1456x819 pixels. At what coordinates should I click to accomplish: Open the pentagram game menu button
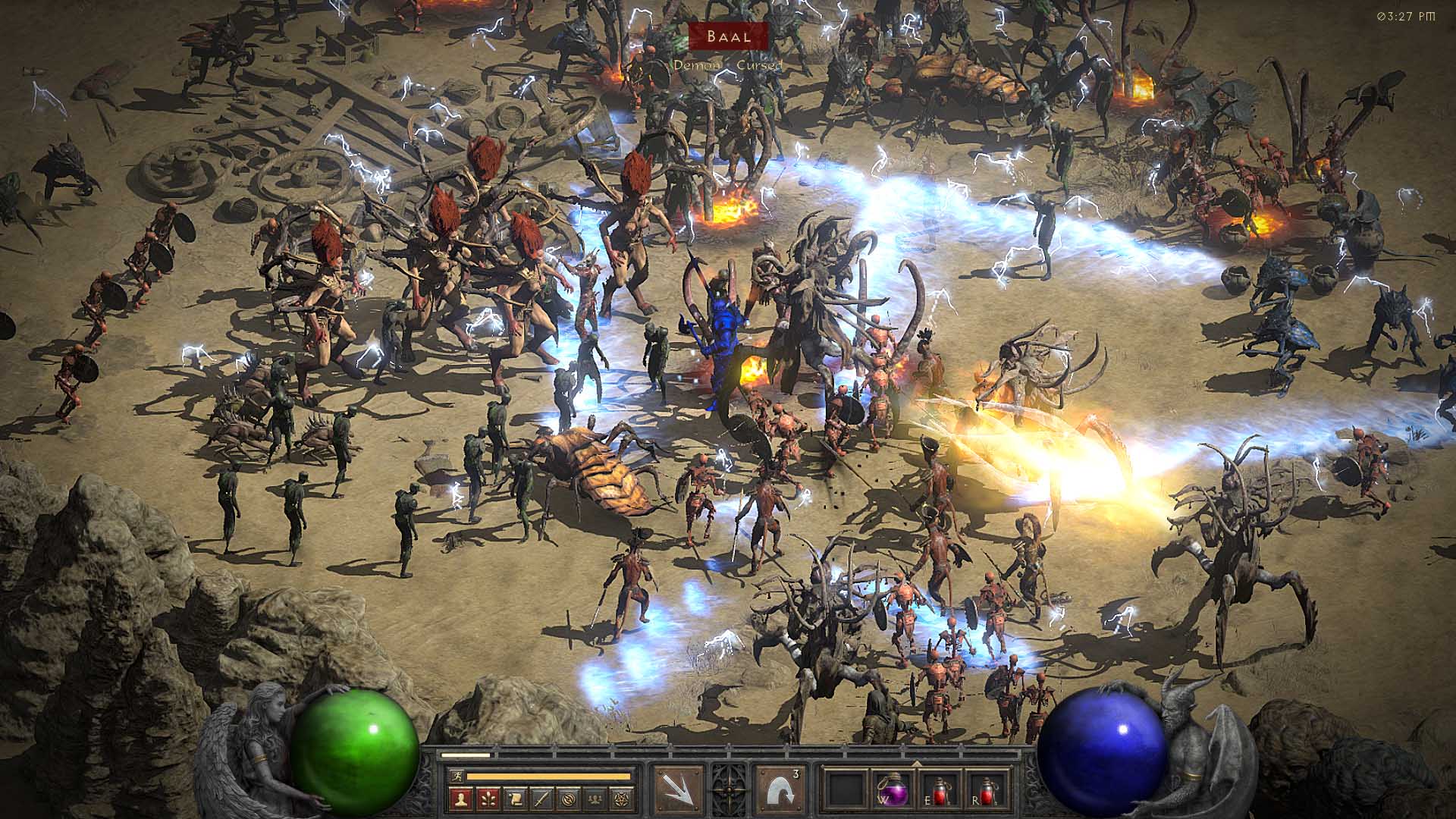coord(623,798)
